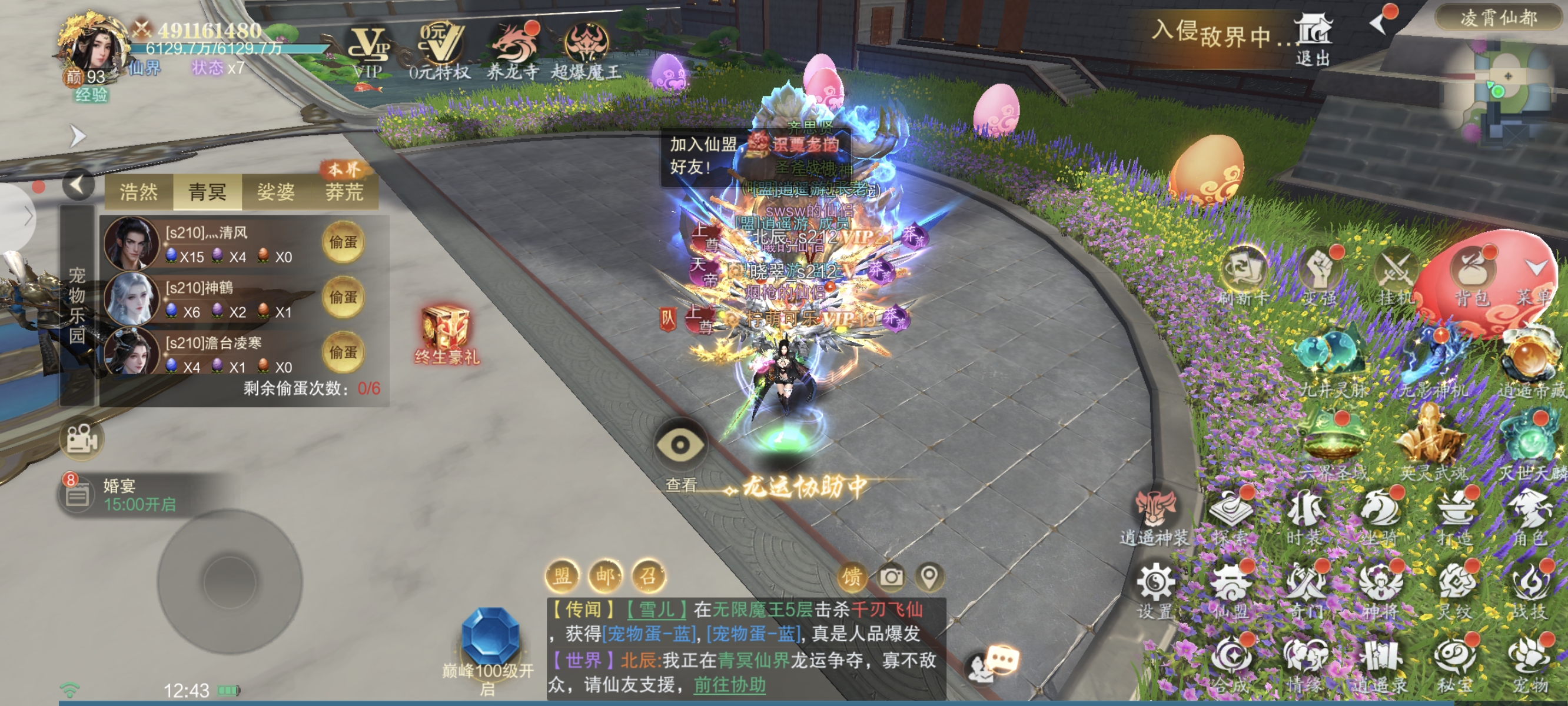Open the 背包 bag icon
The height and width of the screenshot is (706, 1568).
point(1472,277)
